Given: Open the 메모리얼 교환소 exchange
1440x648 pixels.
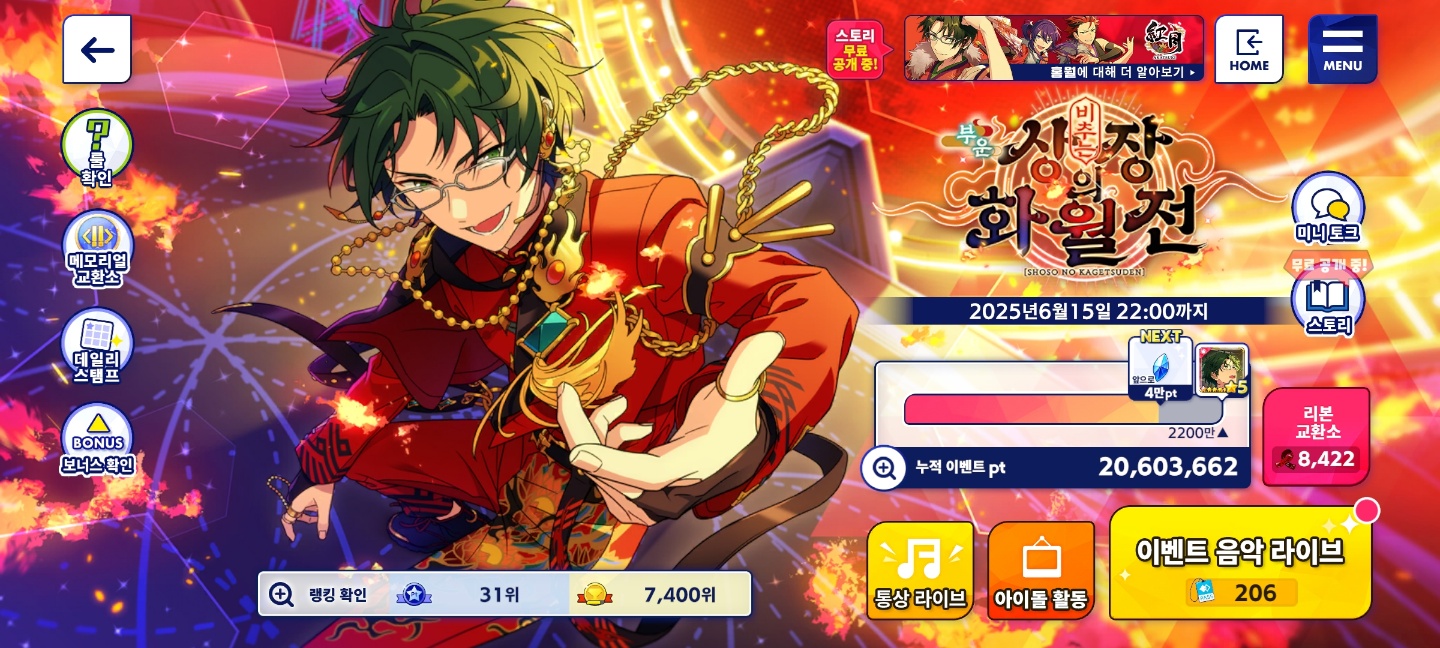Looking at the screenshot, I should [x=97, y=248].
